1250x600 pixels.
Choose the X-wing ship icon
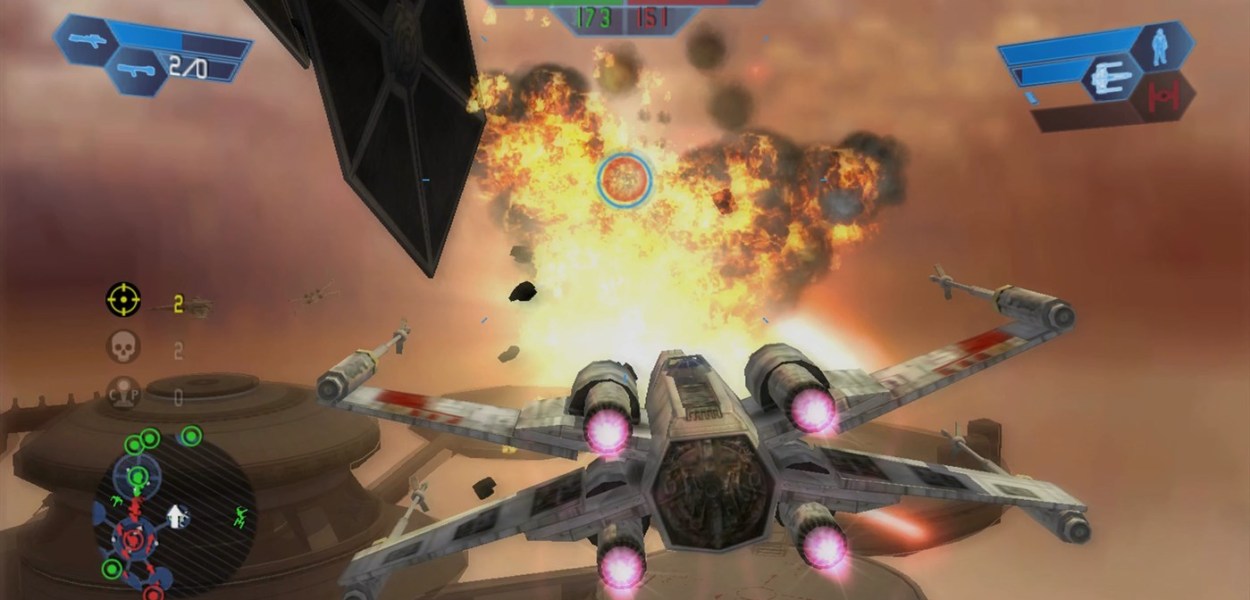1112,77
